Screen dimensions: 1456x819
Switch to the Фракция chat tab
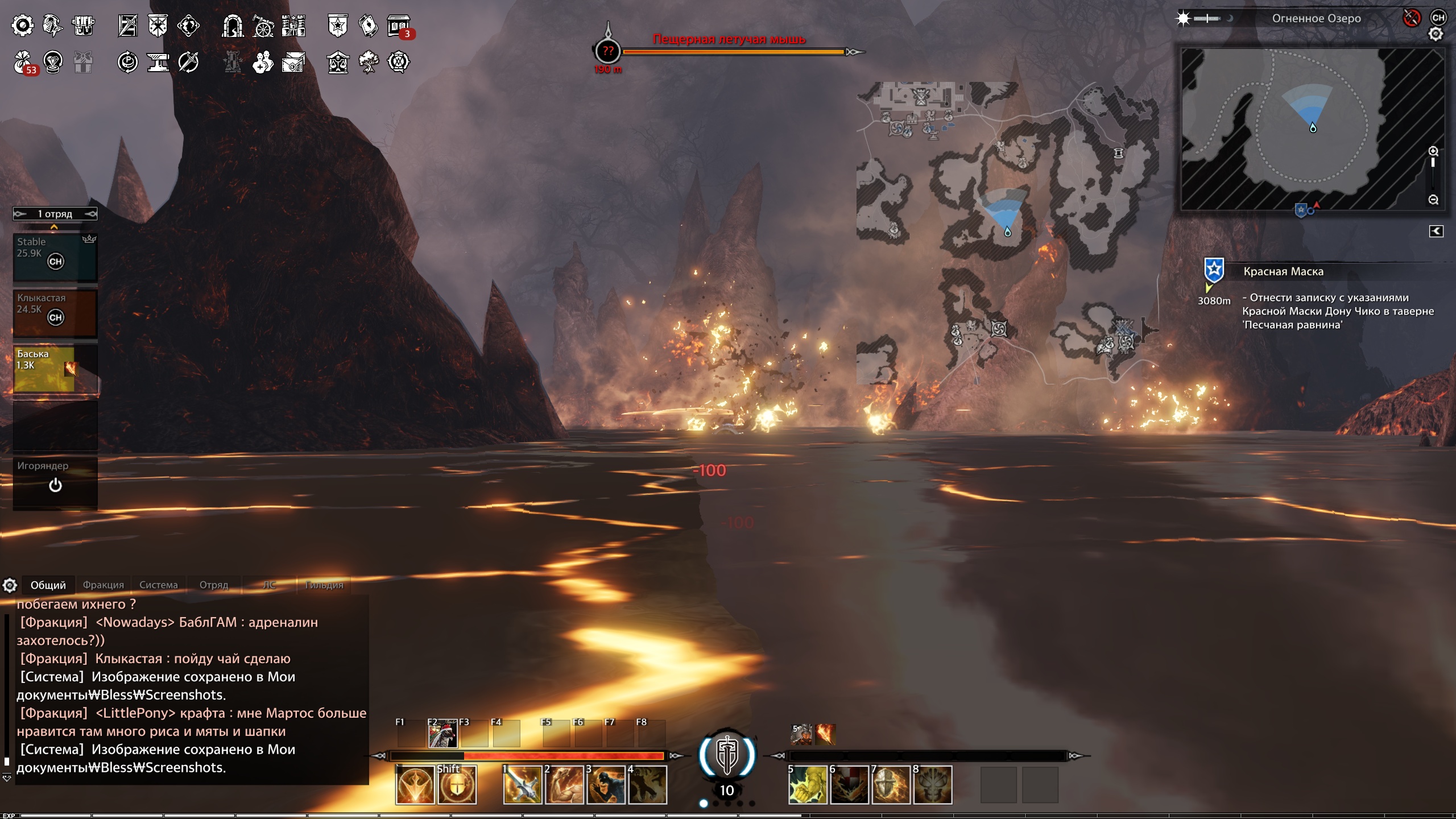click(103, 585)
